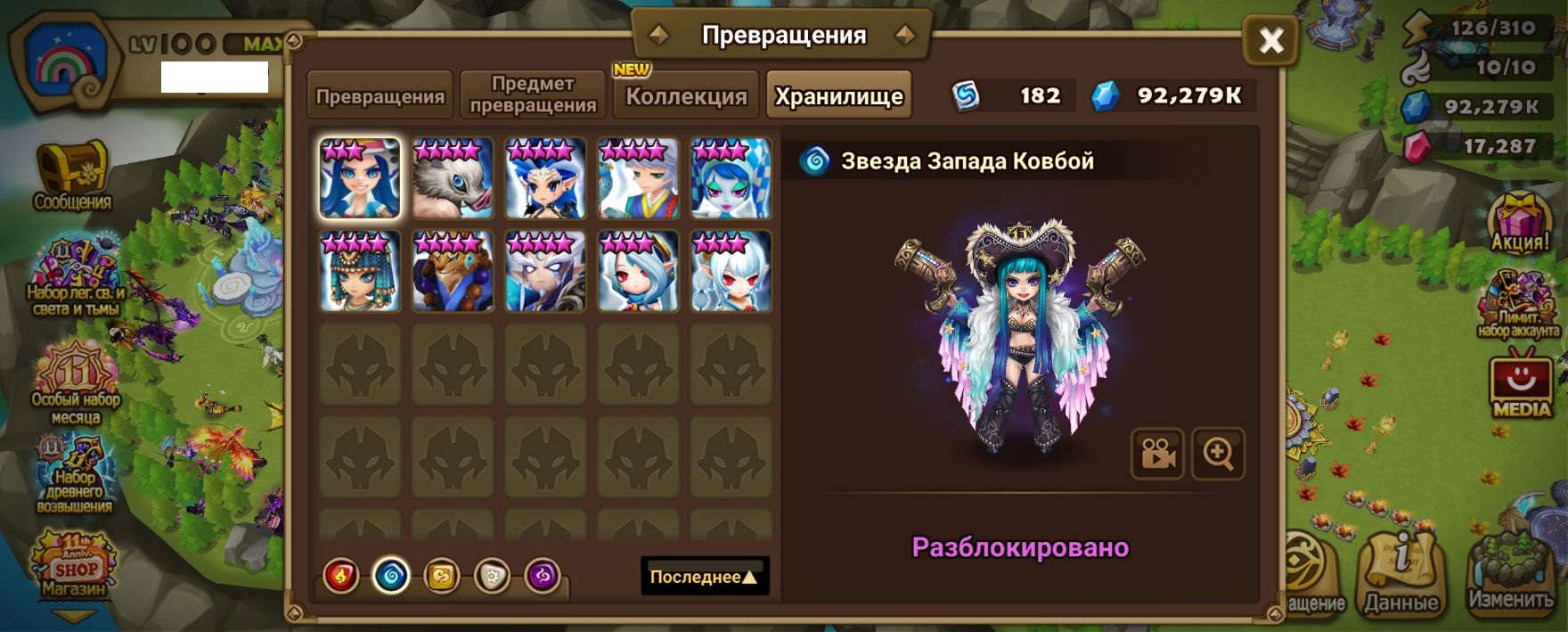
Task: Switch to the Коллекция tab
Action: click(686, 96)
